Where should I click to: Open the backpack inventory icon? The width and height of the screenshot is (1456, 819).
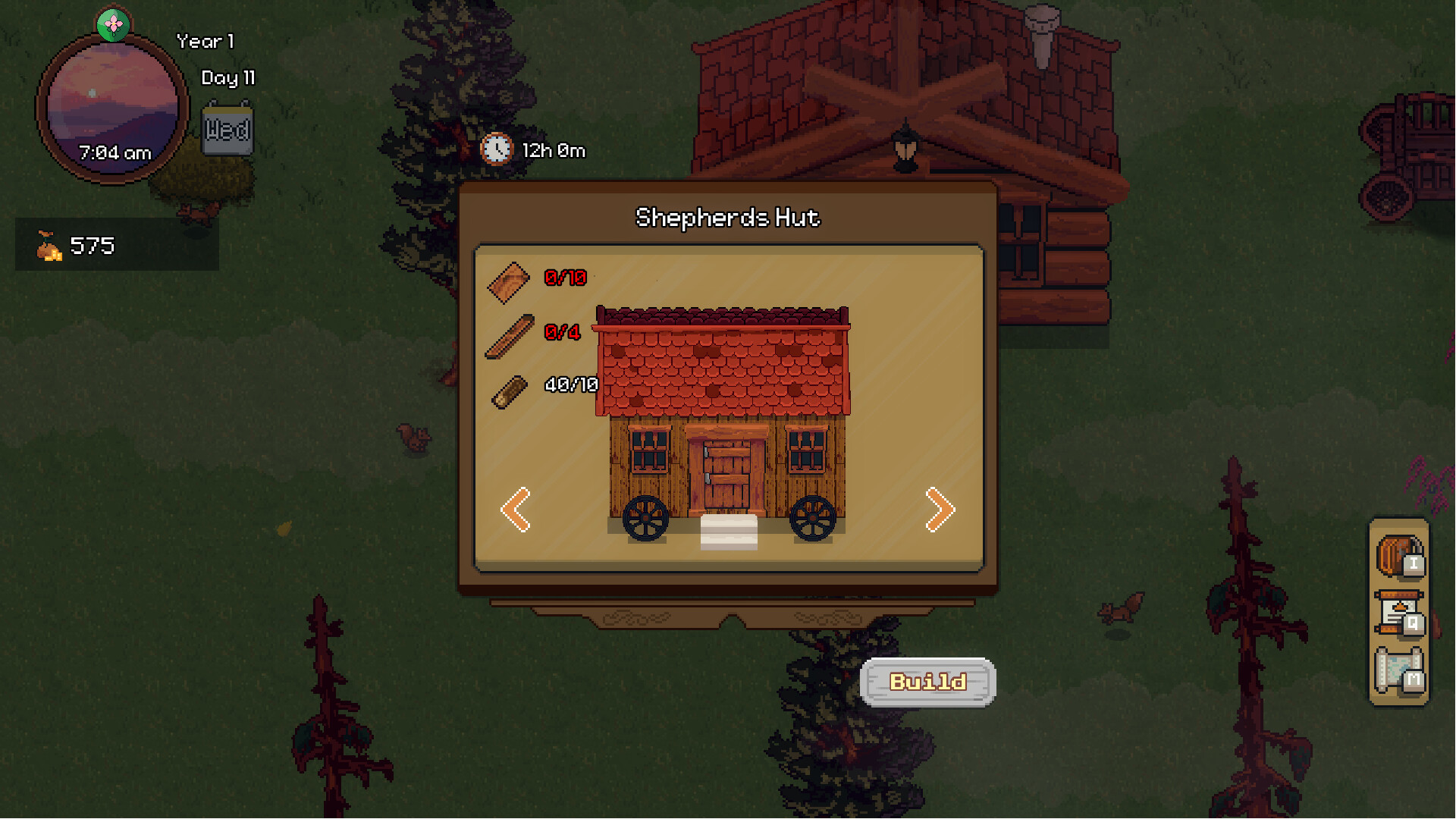pos(1399,556)
